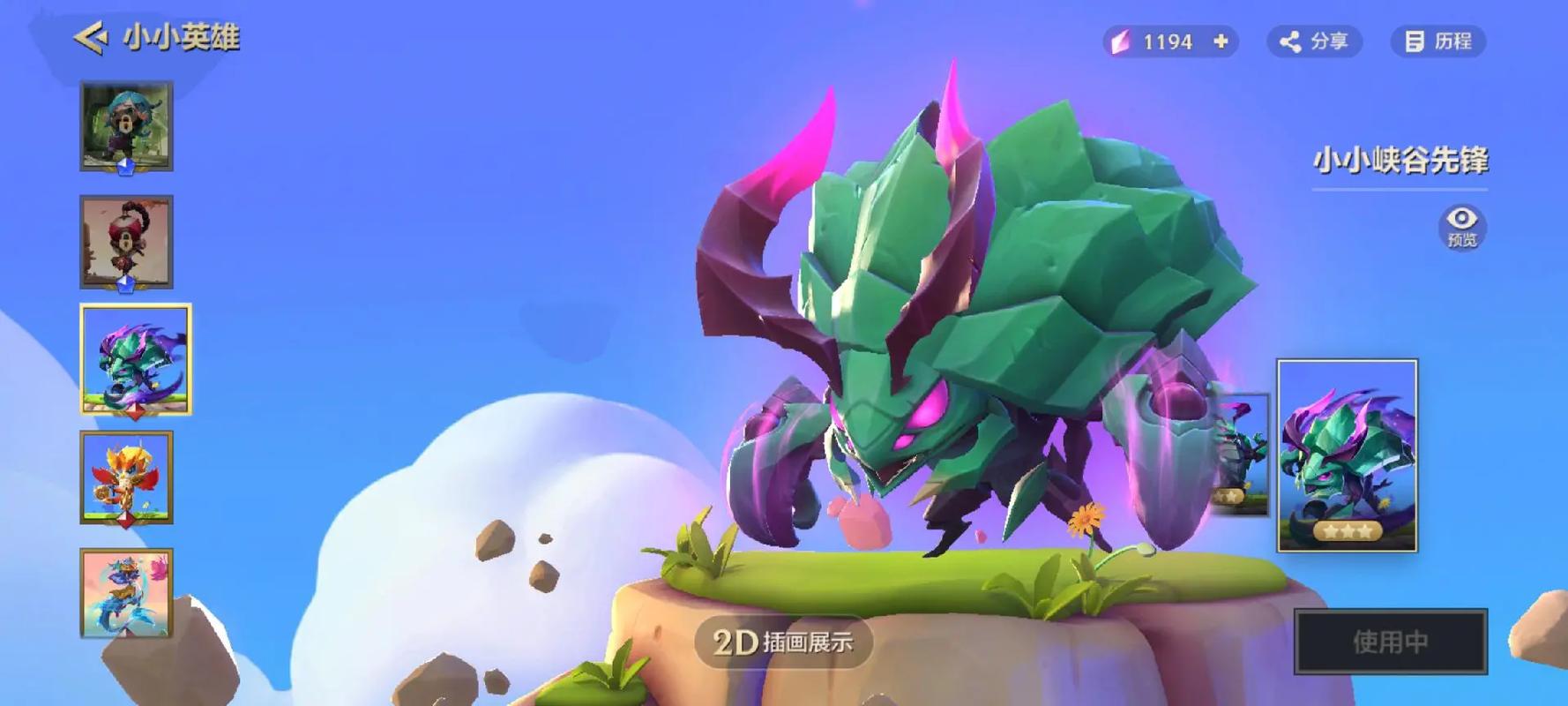Select the blue dragon little legend thumbnail
This screenshot has height=706, width=1568.
pyautogui.click(x=126, y=592)
